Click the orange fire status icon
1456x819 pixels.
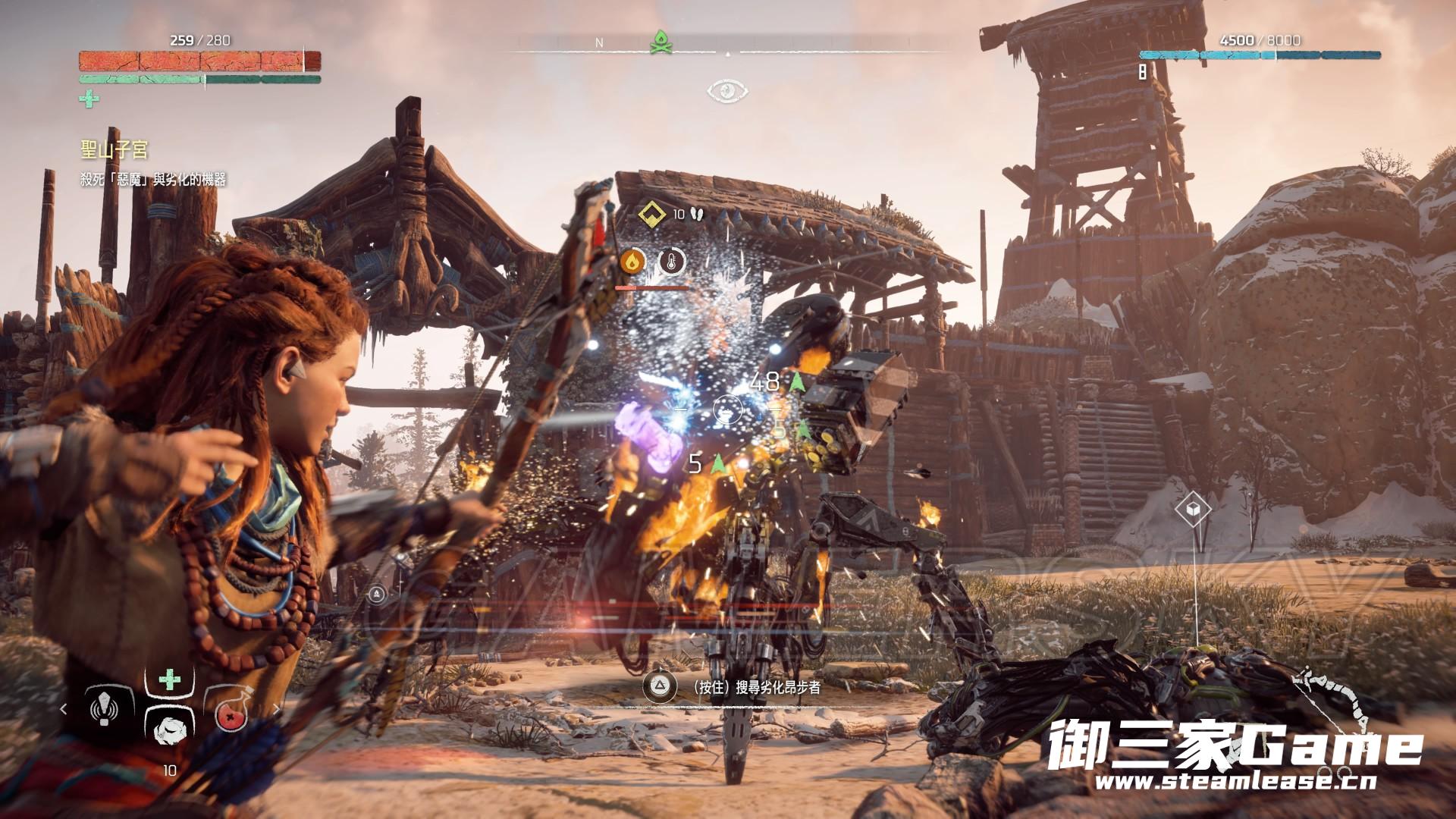click(632, 262)
